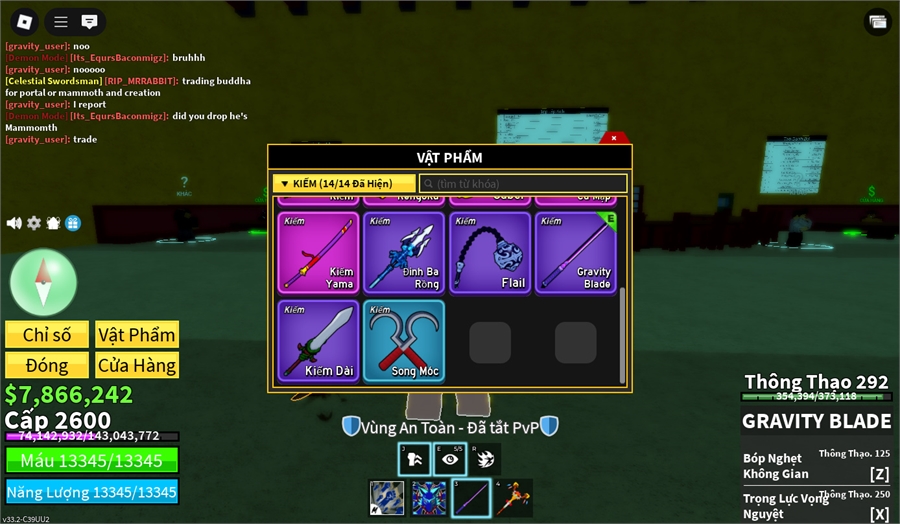The width and height of the screenshot is (900, 524).
Task: Choose the Song Móc hooks slot
Action: point(402,340)
